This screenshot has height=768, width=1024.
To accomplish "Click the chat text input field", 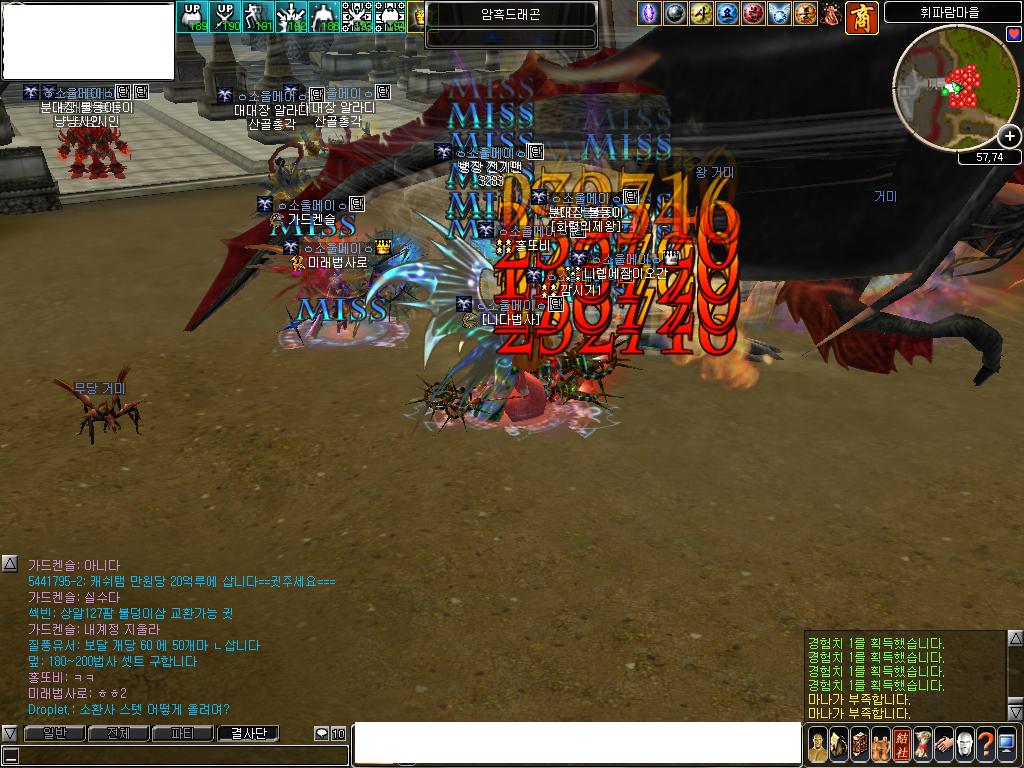I will click(577, 743).
